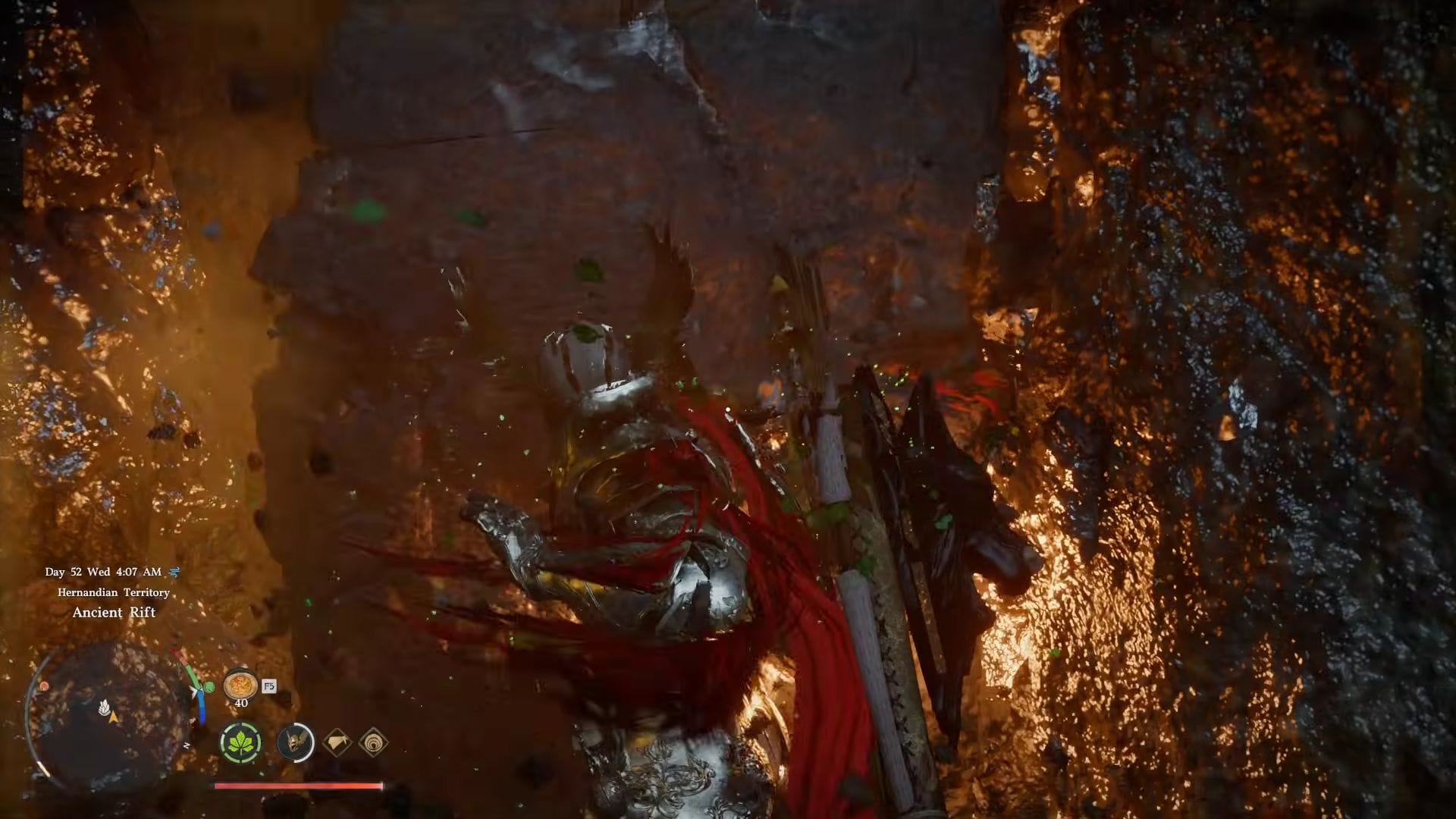The image size is (1456, 819).
Task: Select the white crystal marker on minimap
Action: tap(104, 707)
